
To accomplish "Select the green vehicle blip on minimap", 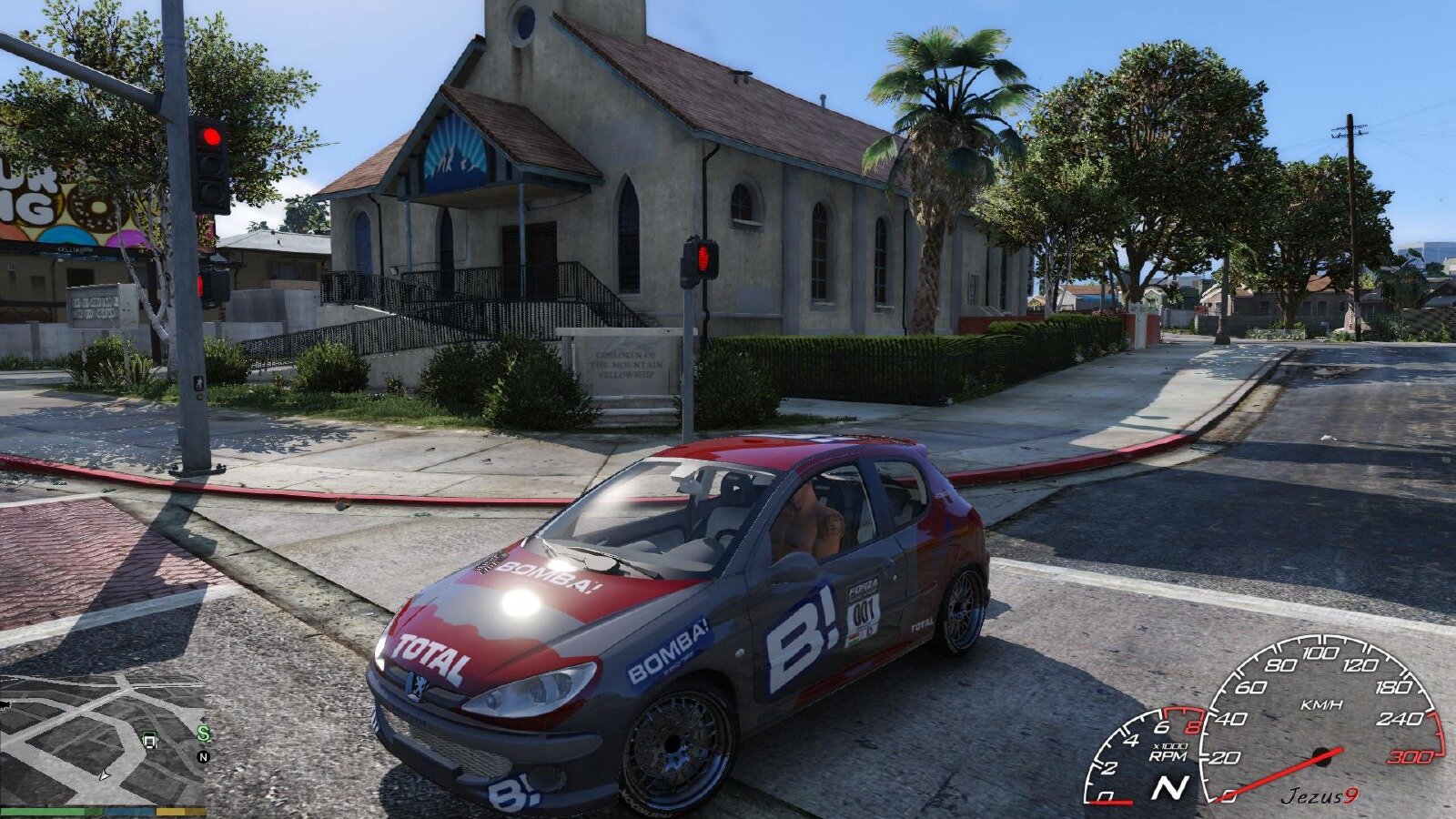I will (150, 740).
